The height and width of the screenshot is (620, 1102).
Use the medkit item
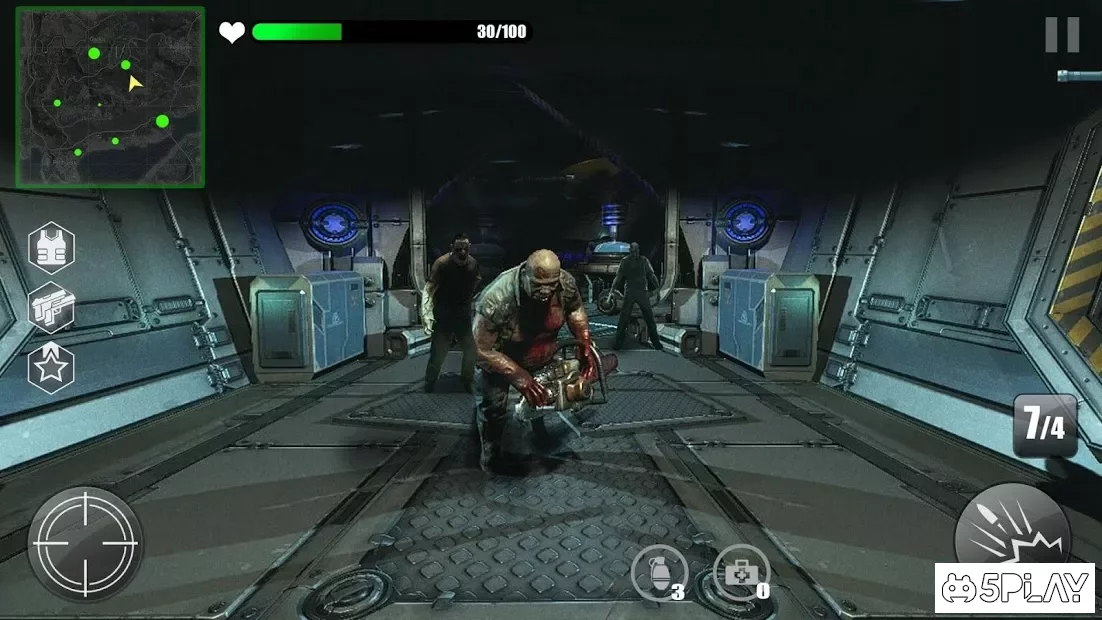(x=741, y=573)
